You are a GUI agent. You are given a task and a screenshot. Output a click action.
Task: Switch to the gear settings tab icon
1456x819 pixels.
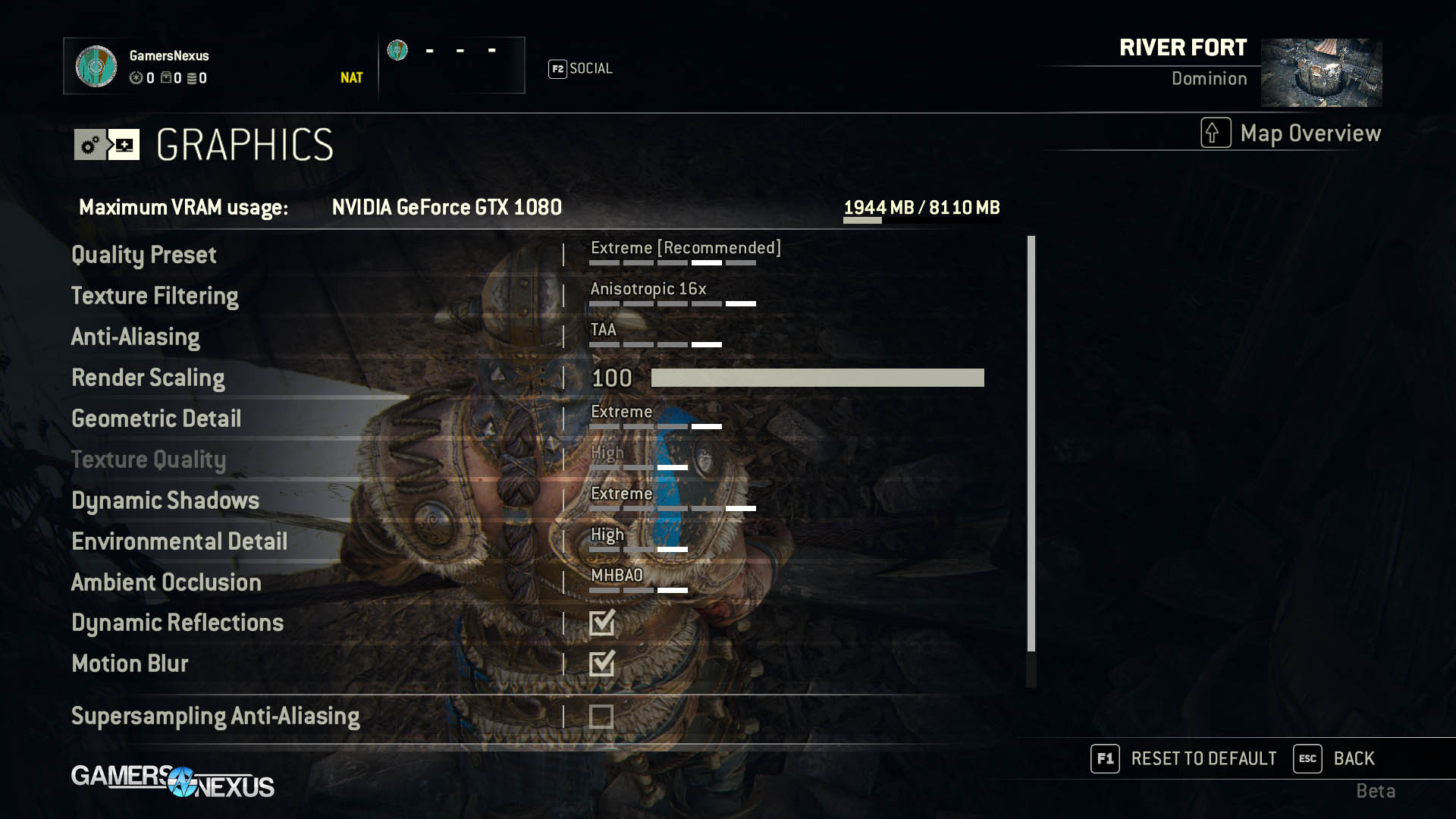coord(90,145)
